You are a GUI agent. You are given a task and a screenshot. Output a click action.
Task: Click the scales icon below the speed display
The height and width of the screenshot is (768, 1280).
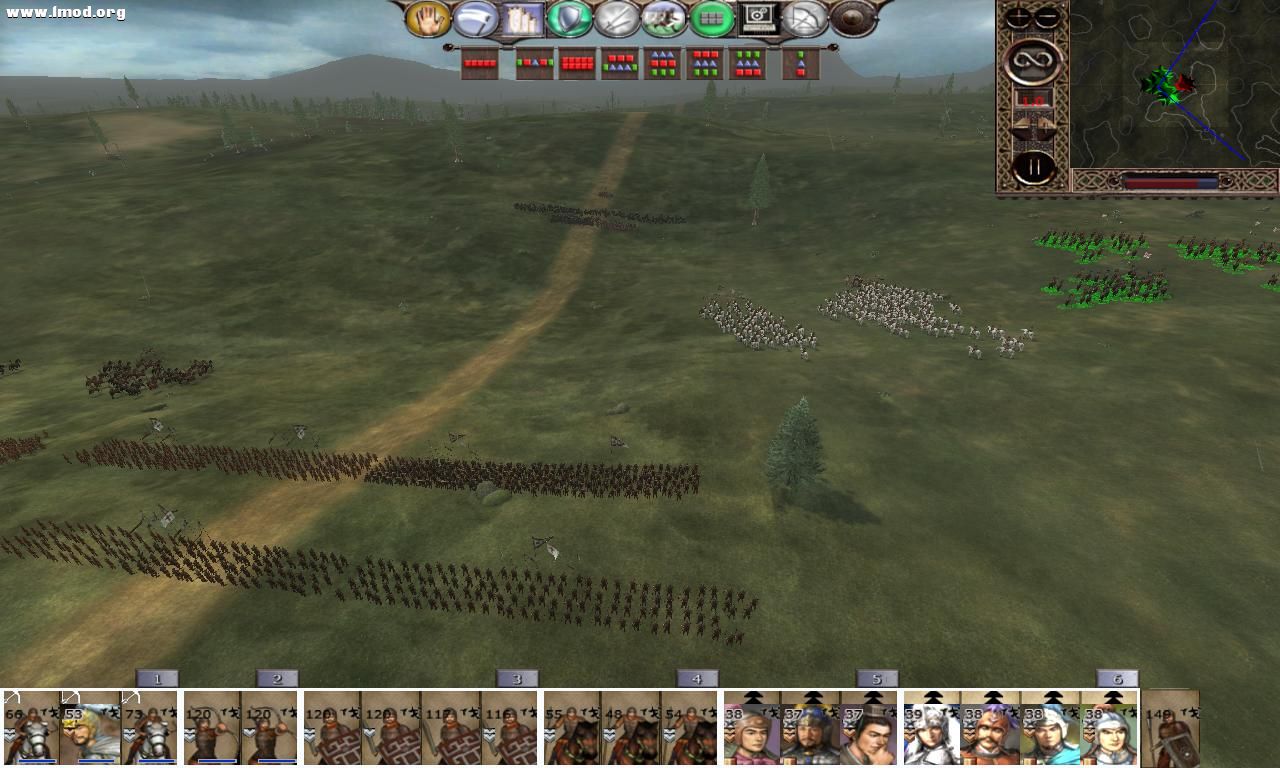(x=1031, y=126)
